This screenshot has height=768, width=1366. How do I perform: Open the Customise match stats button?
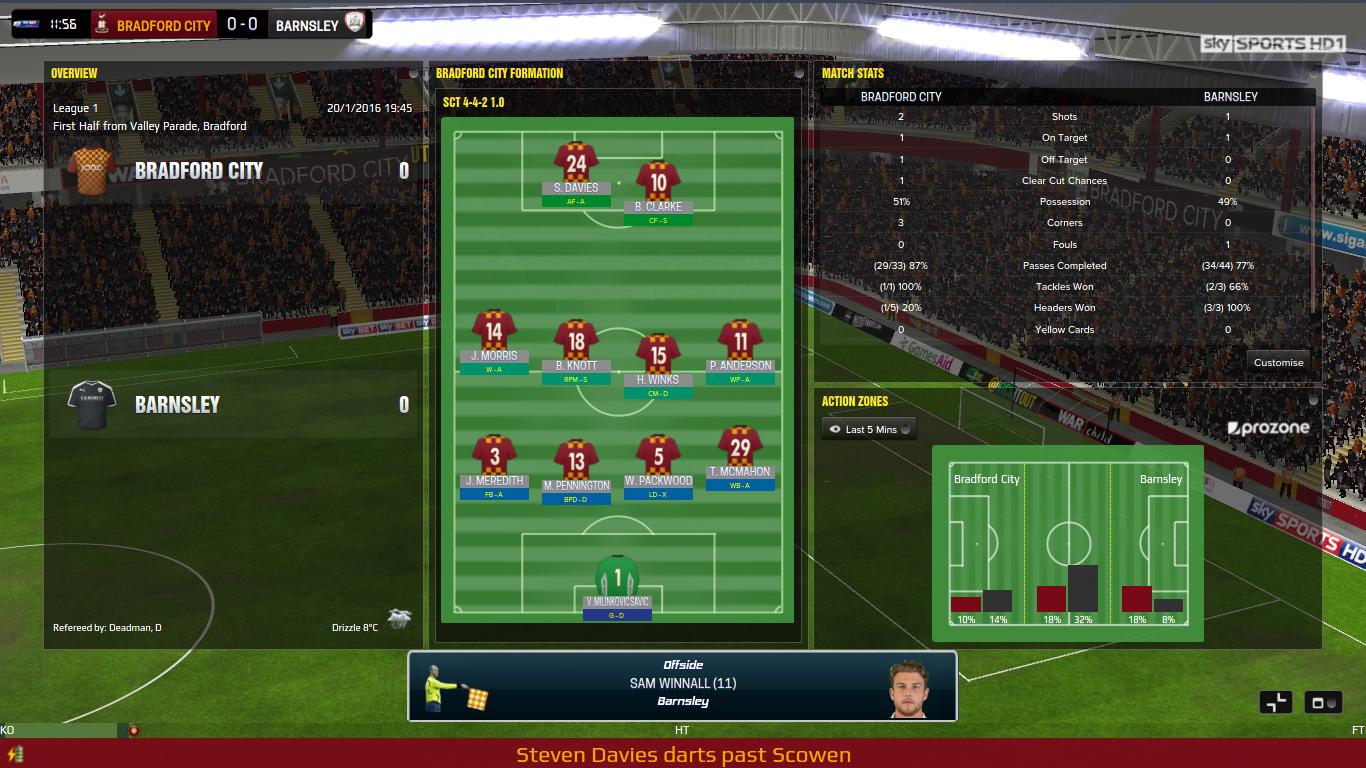point(1278,362)
